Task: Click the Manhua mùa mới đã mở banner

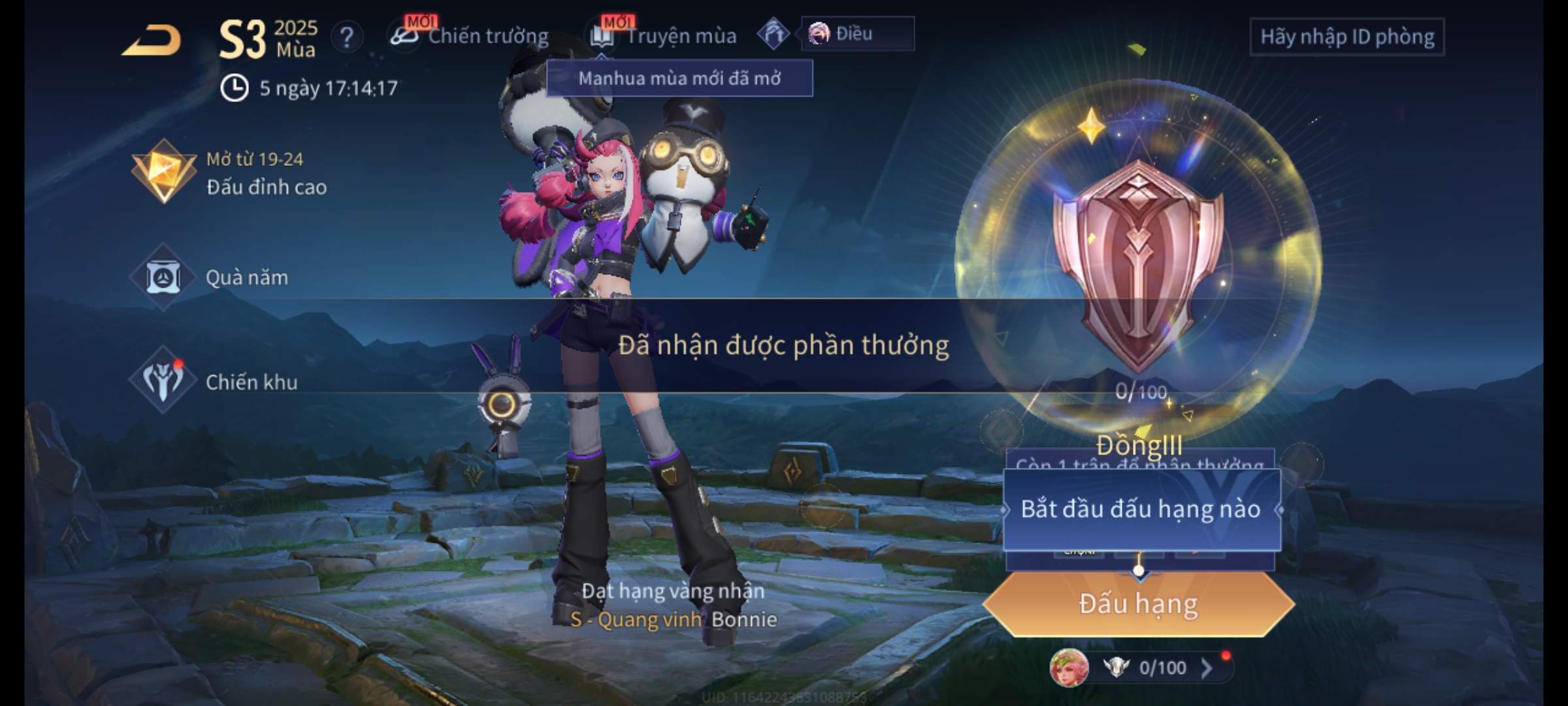Action: (x=679, y=78)
